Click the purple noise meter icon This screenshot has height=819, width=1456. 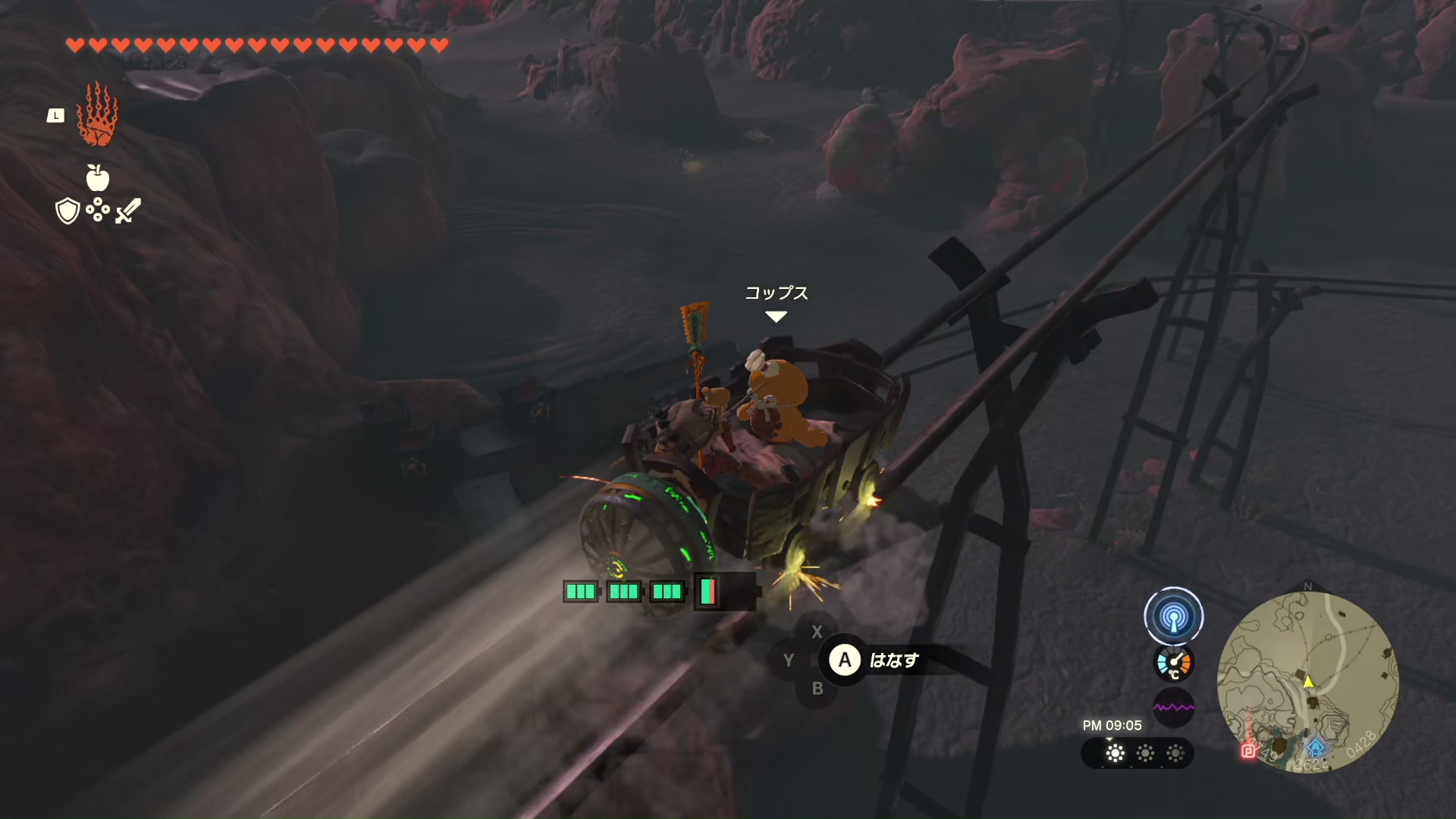click(1173, 708)
